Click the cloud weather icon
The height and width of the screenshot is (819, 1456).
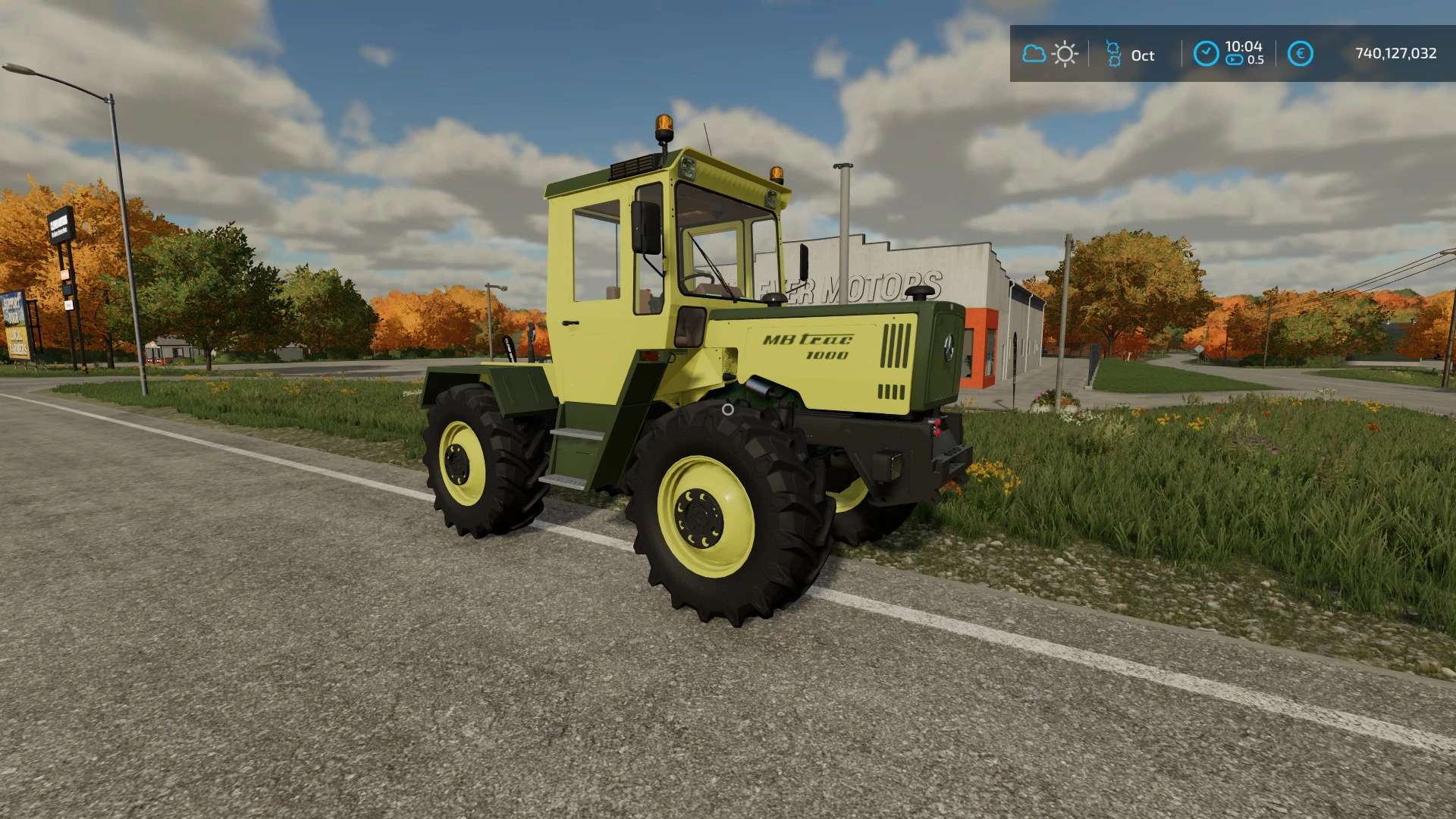pos(1034,54)
